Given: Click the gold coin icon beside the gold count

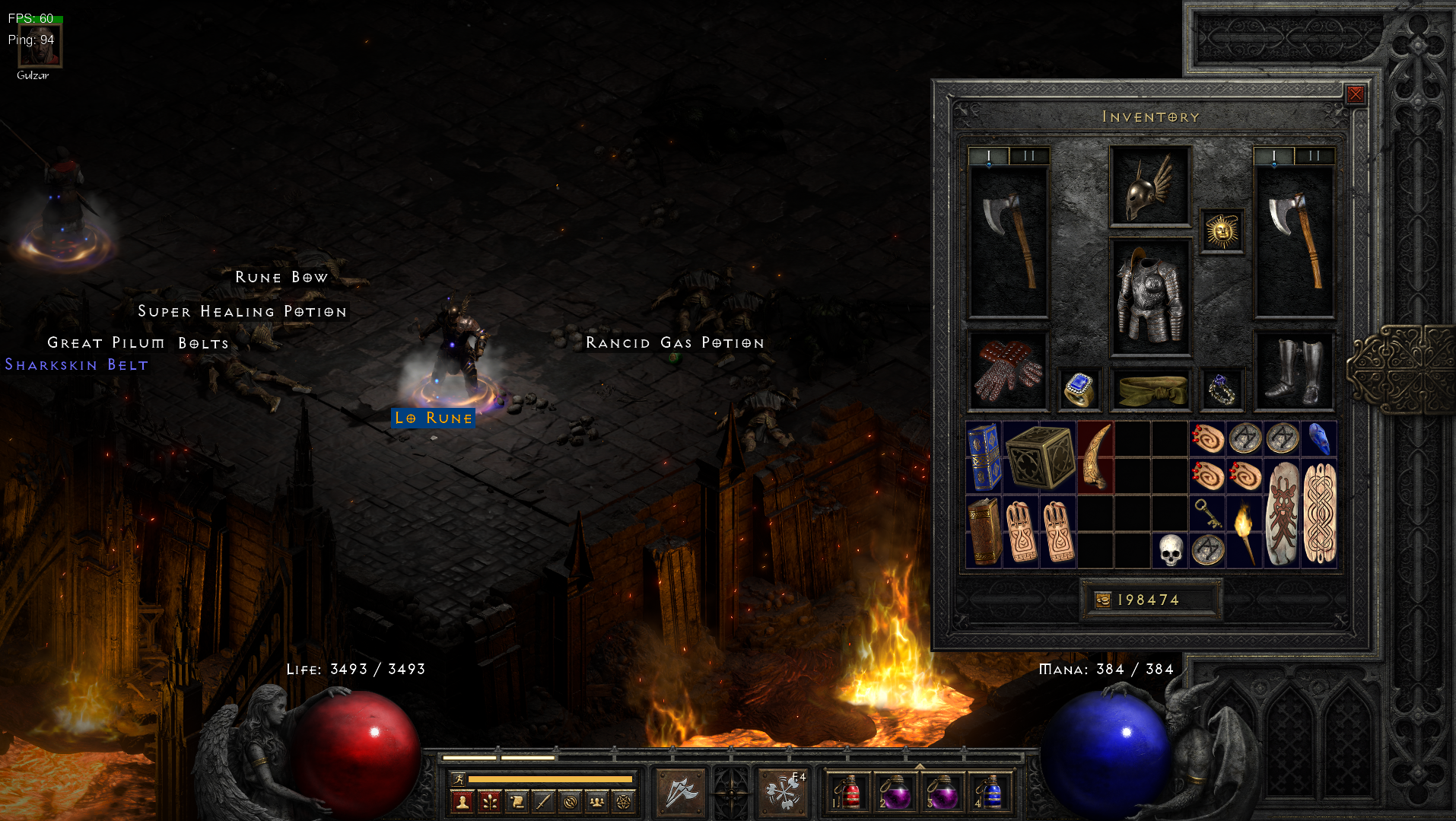Looking at the screenshot, I should [x=1103, y=600].
